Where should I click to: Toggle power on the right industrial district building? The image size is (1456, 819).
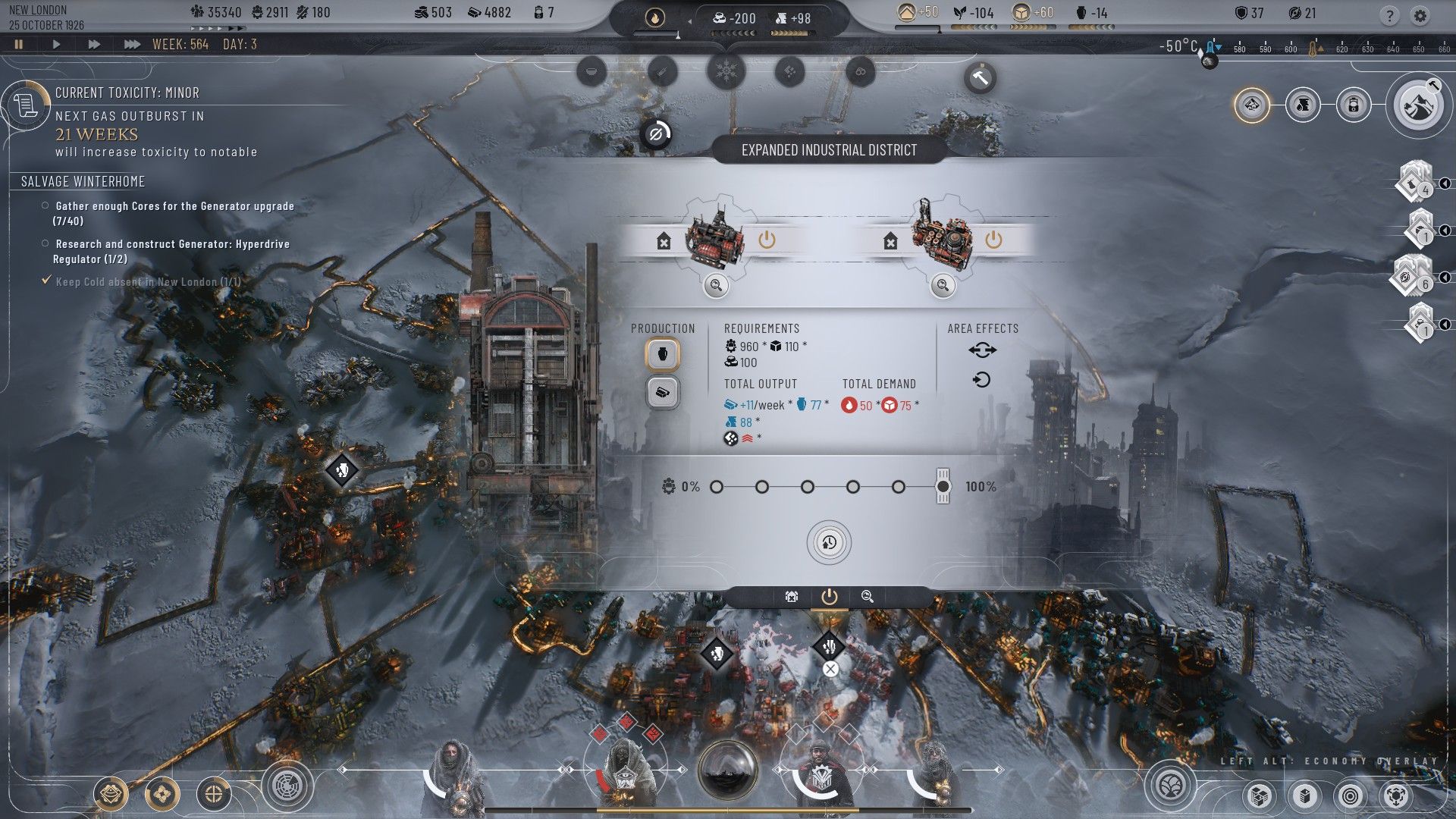[993, 240]
